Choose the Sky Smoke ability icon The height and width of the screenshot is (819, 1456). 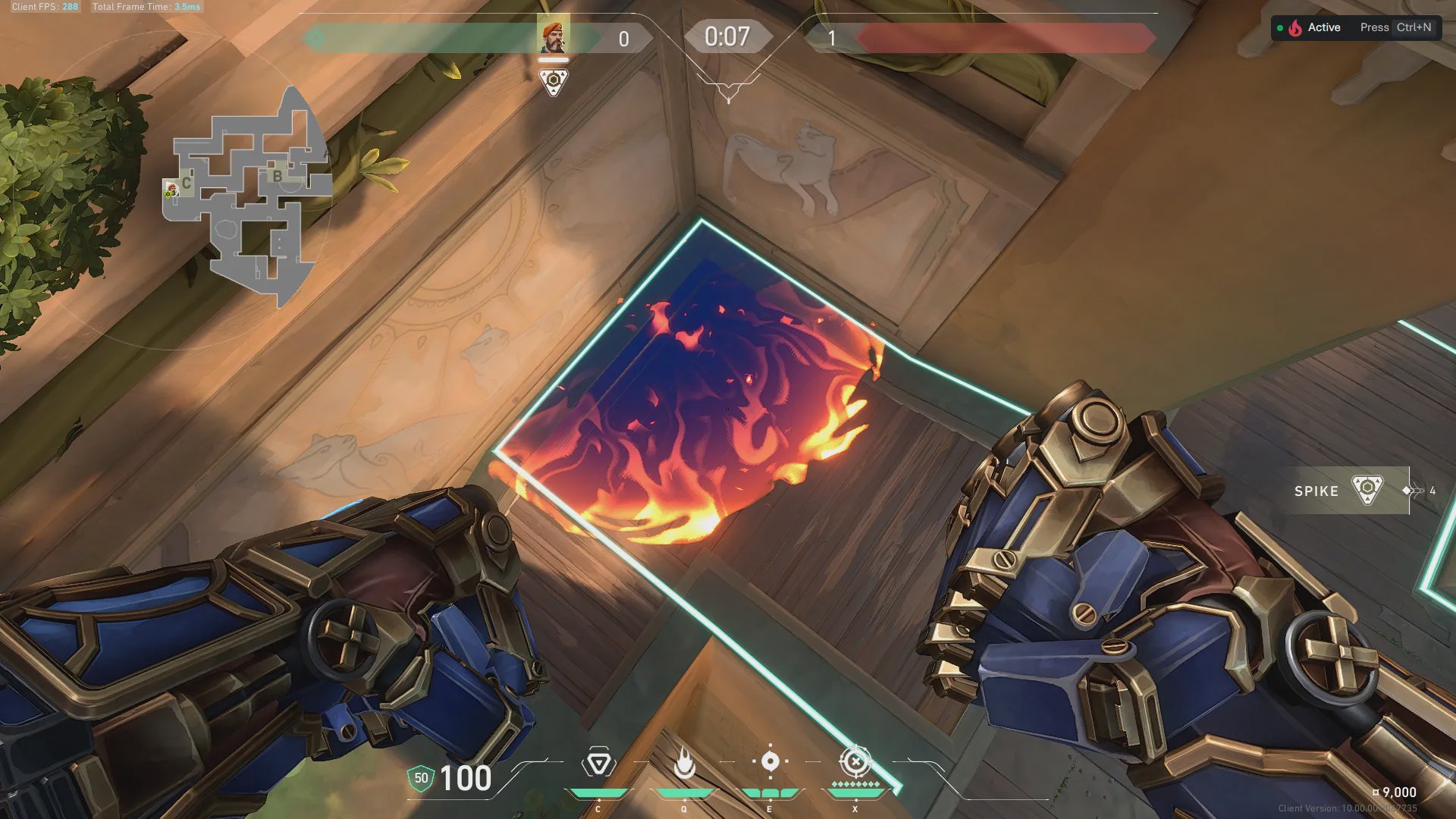click(x=770, y=761)
